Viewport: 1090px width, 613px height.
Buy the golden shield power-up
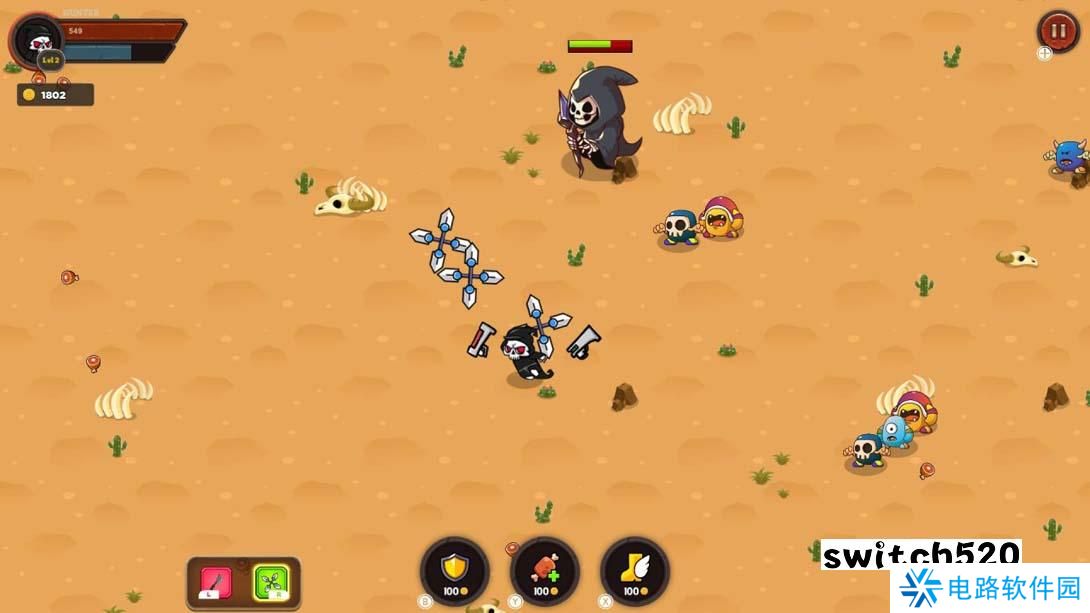455,570
